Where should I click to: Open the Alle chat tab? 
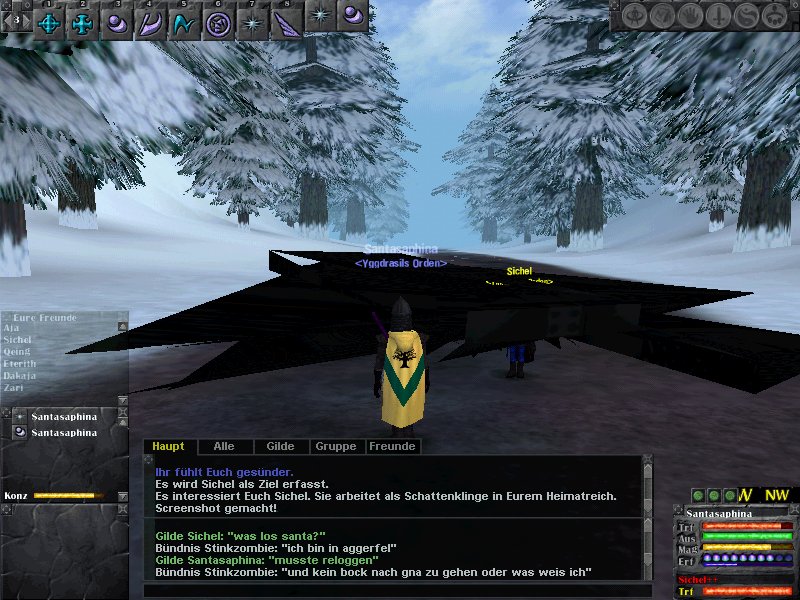pyautogui.click(x=224, y=447)
